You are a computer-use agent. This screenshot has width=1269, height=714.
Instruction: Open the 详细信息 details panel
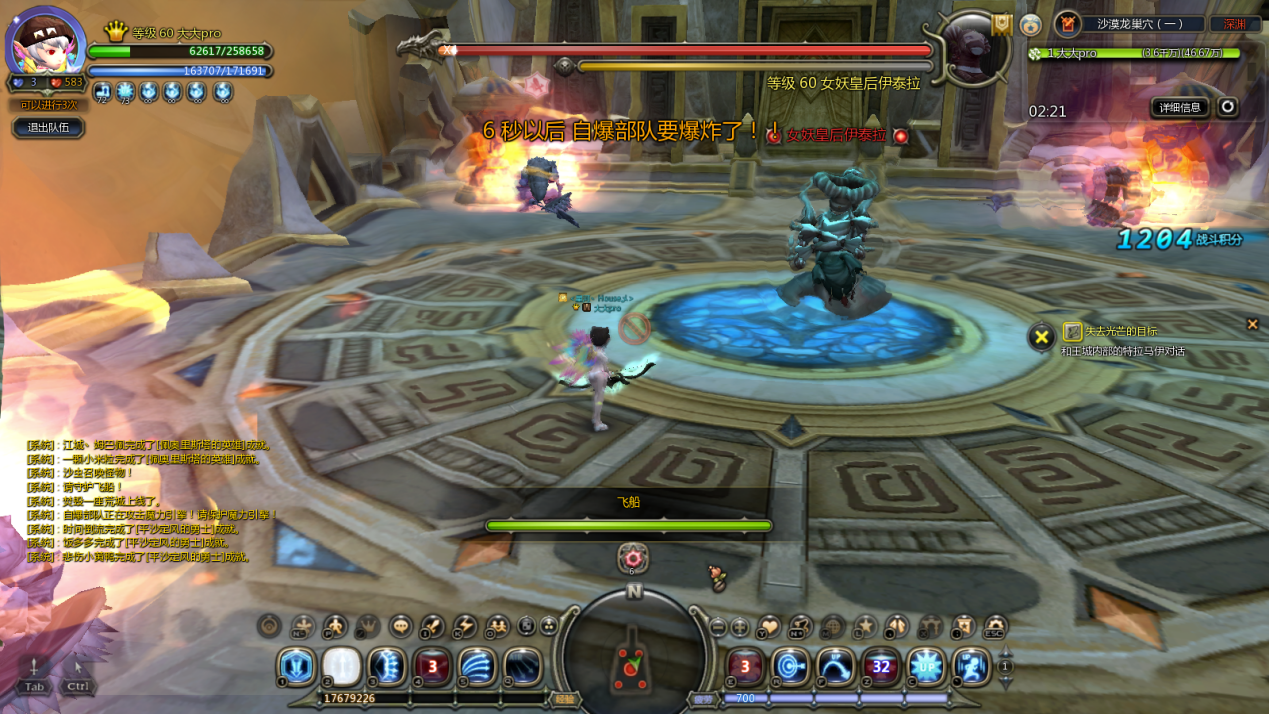[x=1180, y=107]
